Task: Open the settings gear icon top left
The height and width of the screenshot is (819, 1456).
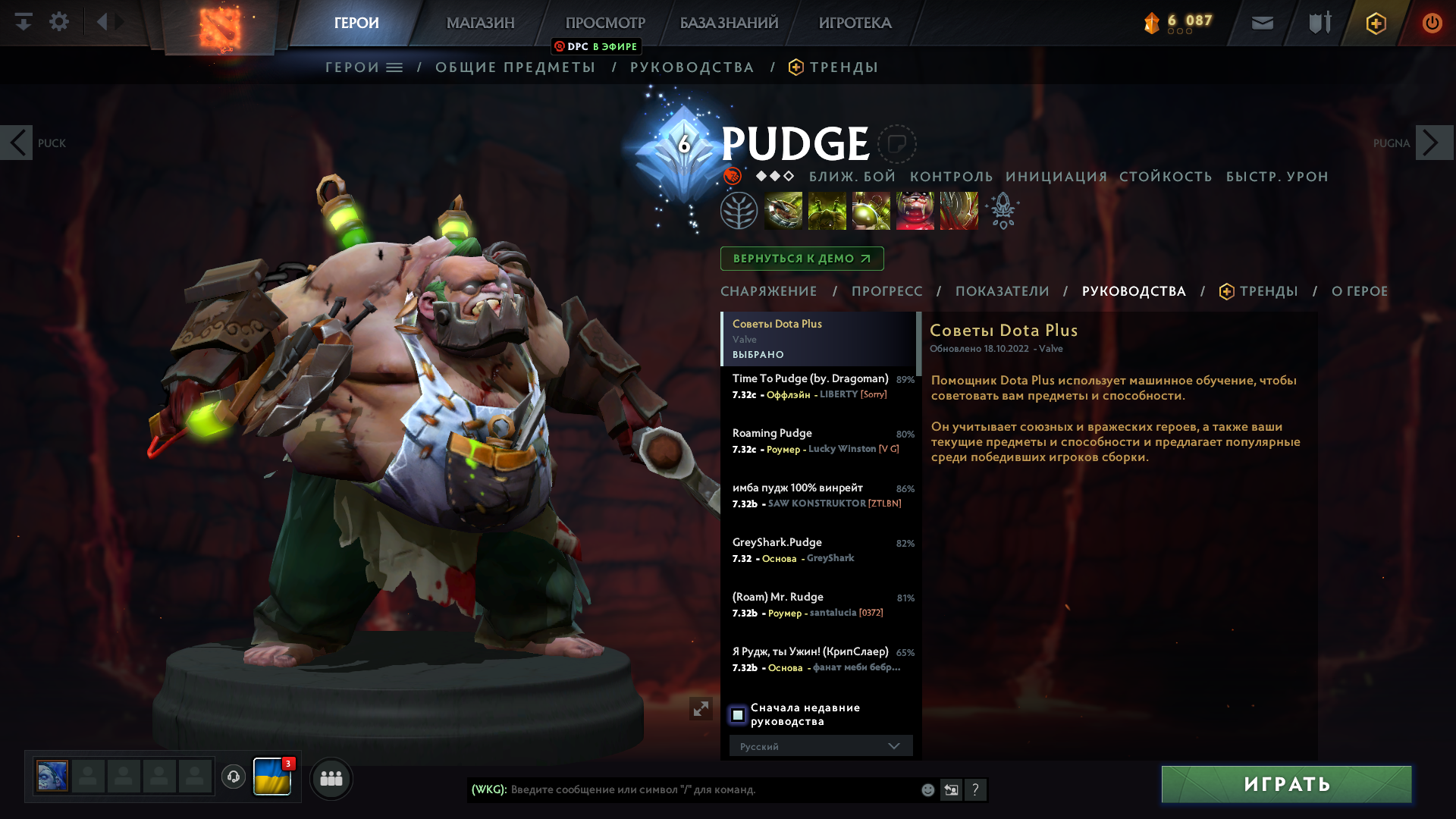Action: 59,21
